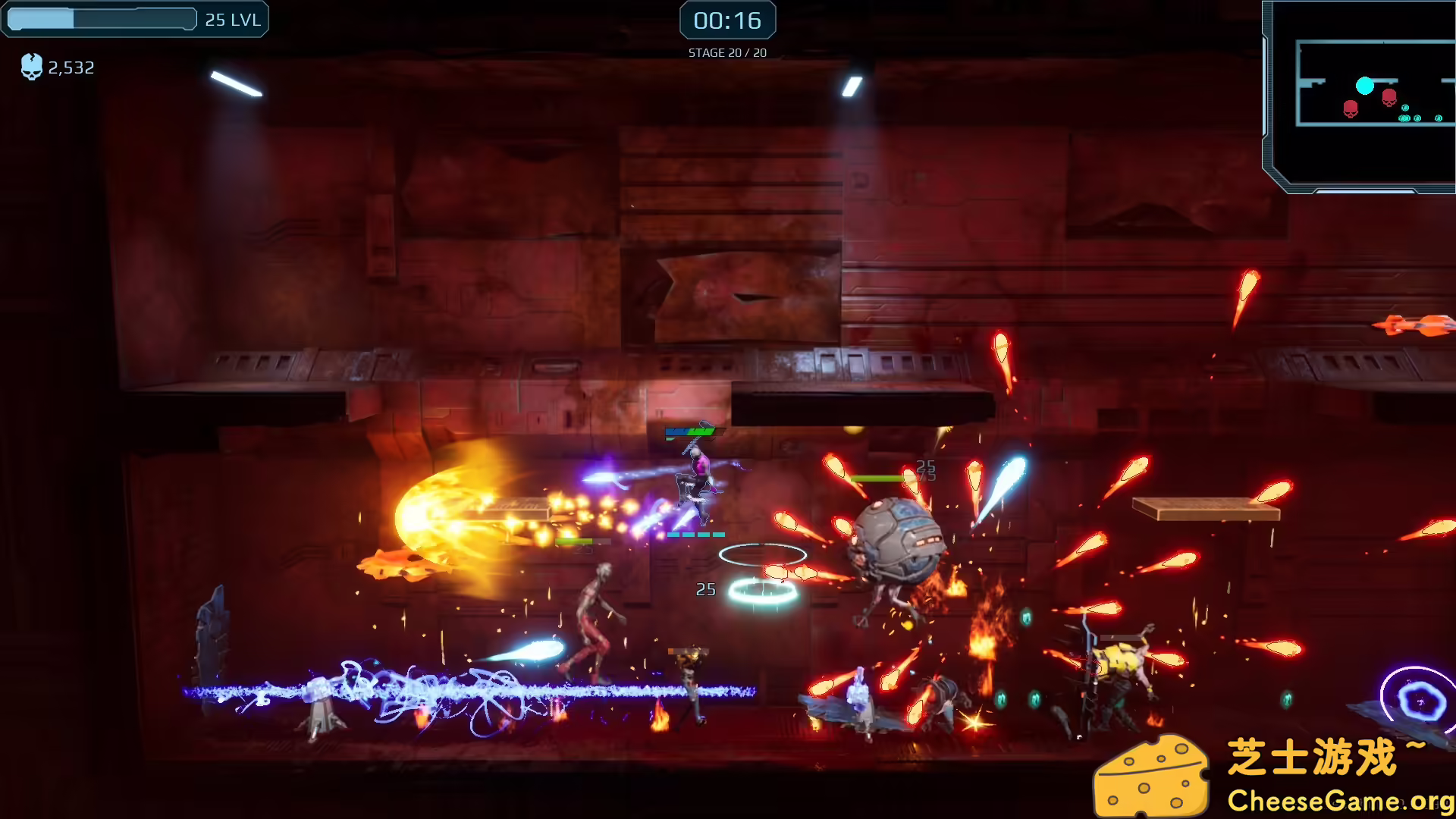The width and height of the screenshot is (1456, 819).
Task: Select the cyan player dot on the minimap
Action: (x=1365, y=86)
